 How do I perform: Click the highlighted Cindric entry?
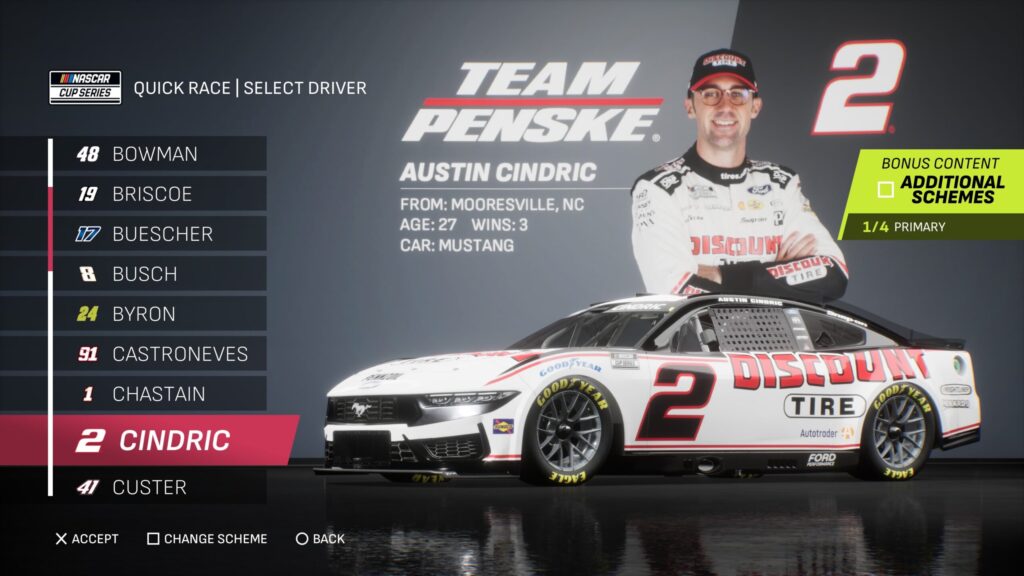point(170,440)
